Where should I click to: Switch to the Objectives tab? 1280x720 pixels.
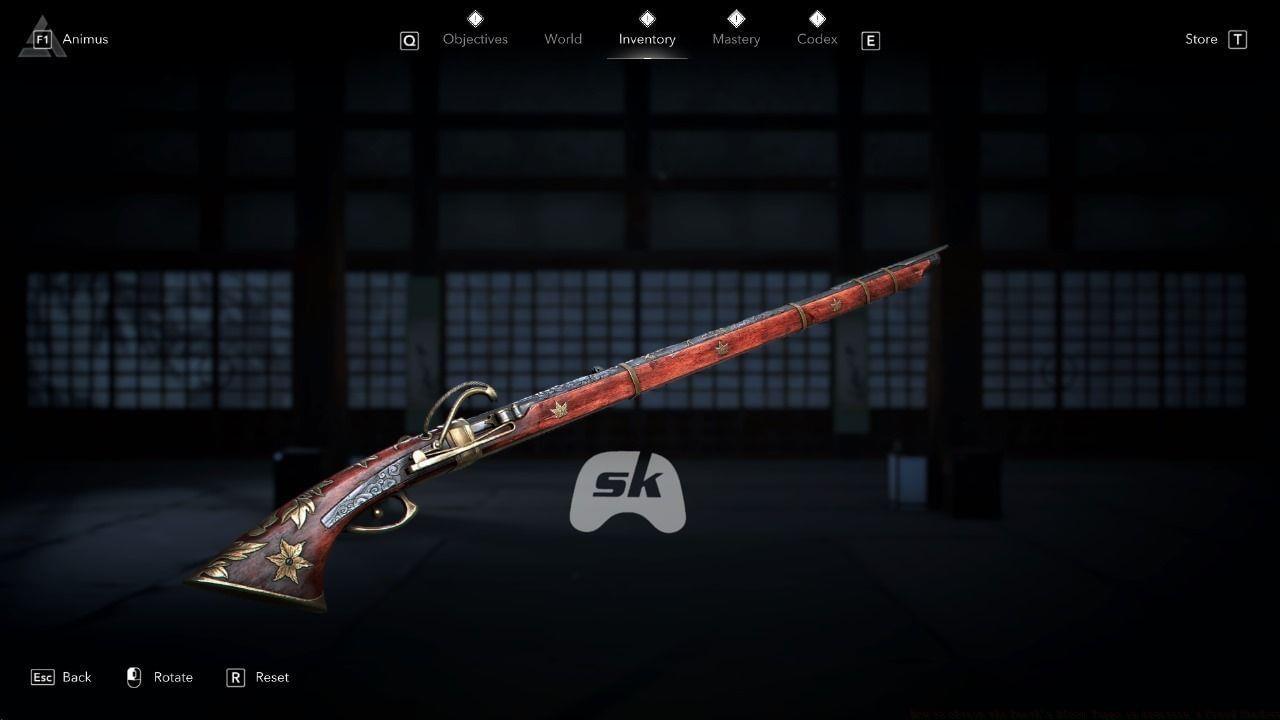point(475,39)
